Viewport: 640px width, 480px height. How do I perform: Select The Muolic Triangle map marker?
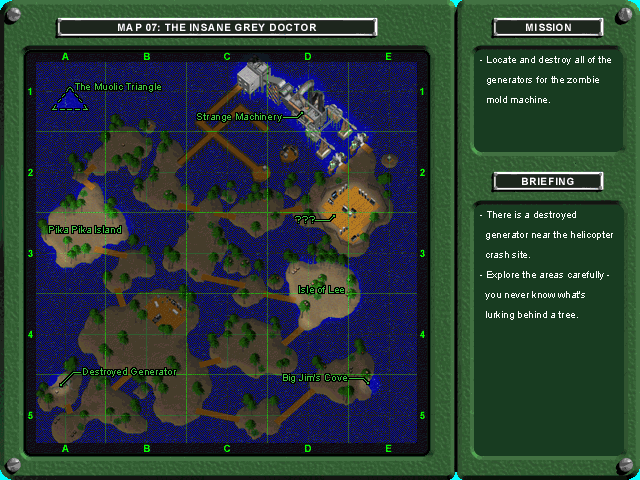click(x=70, y=97)
